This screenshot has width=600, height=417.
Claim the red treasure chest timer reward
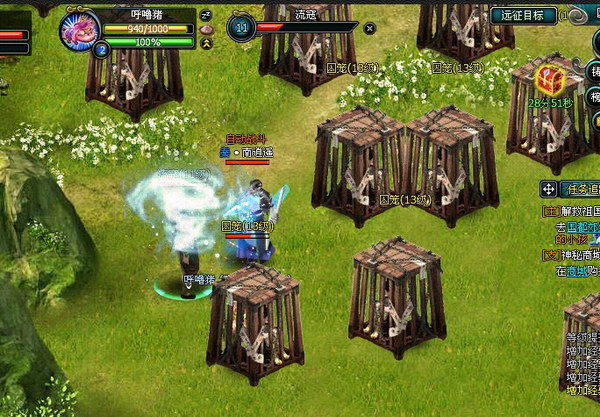pos(548,79)
